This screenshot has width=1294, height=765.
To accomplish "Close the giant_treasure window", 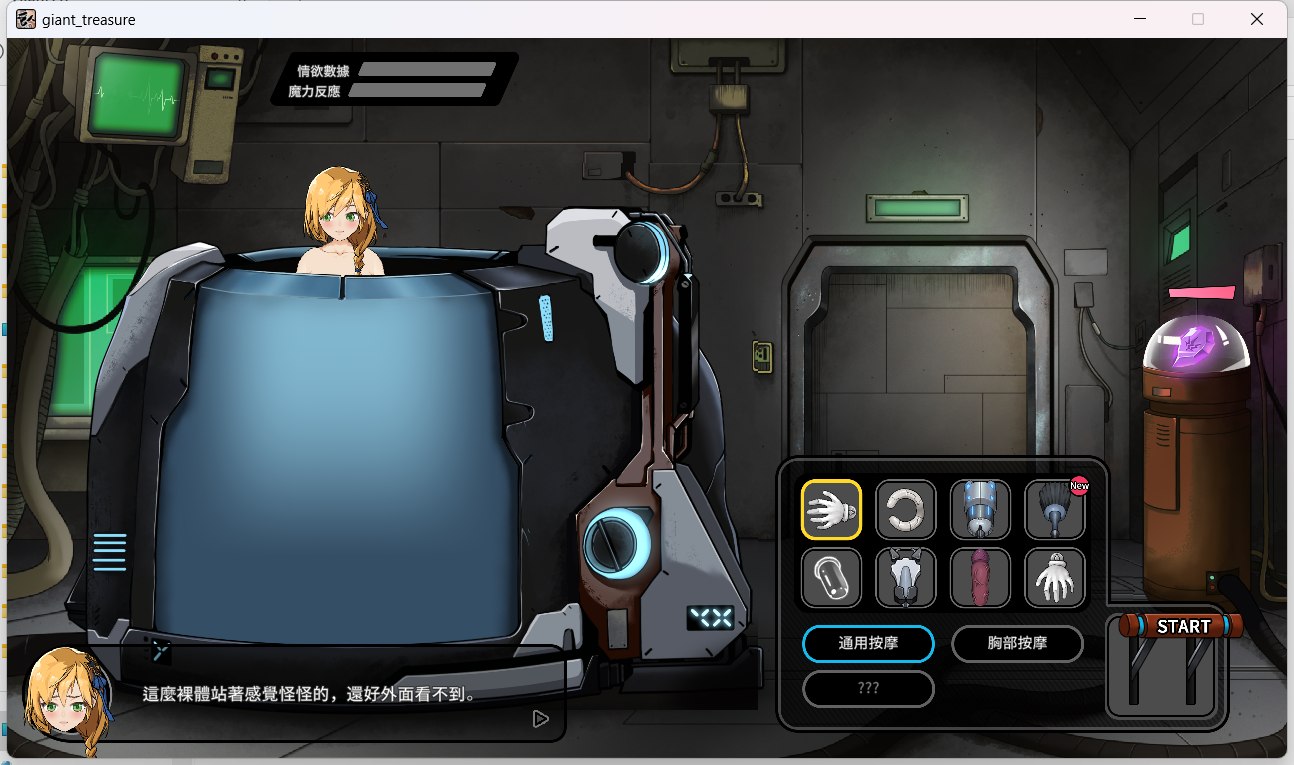I will tap(1257, 19).
